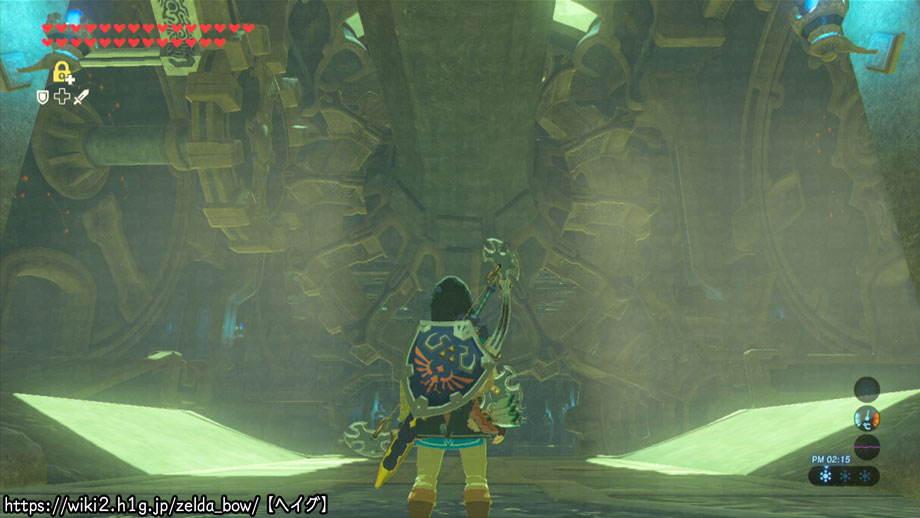Click the yellow padlock icon
920x518 pixels.
coord(62,72)
